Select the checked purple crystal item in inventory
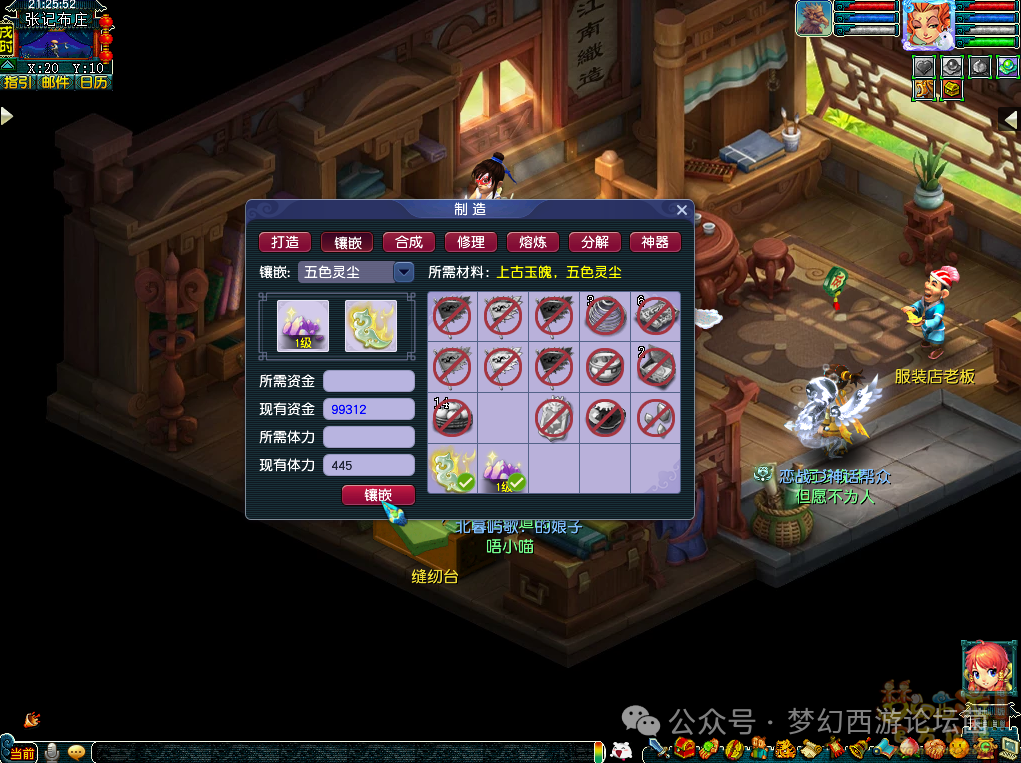 503,470
